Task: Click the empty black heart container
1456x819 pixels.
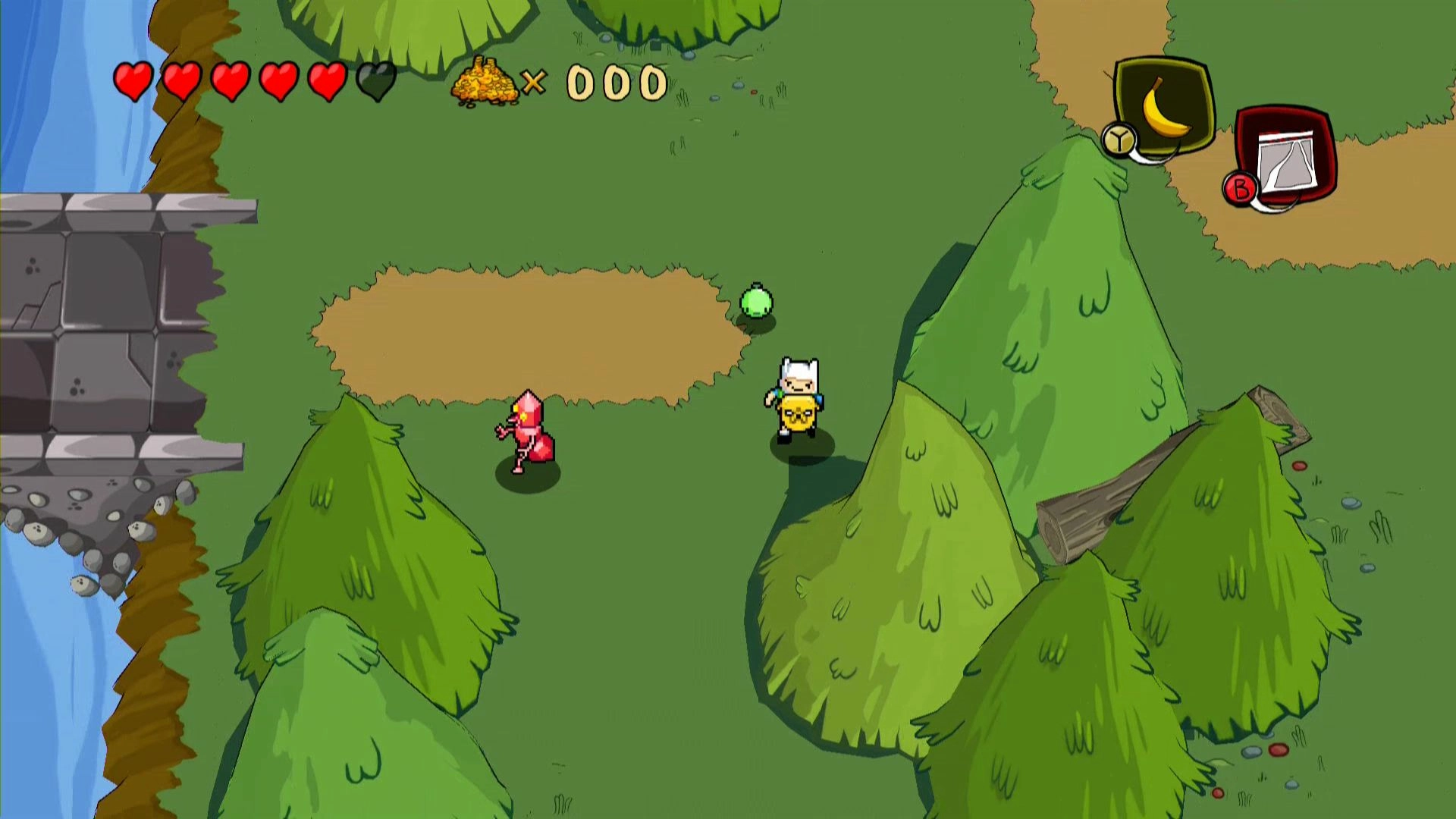Action: pyautogui.click(x=375, y=80)
